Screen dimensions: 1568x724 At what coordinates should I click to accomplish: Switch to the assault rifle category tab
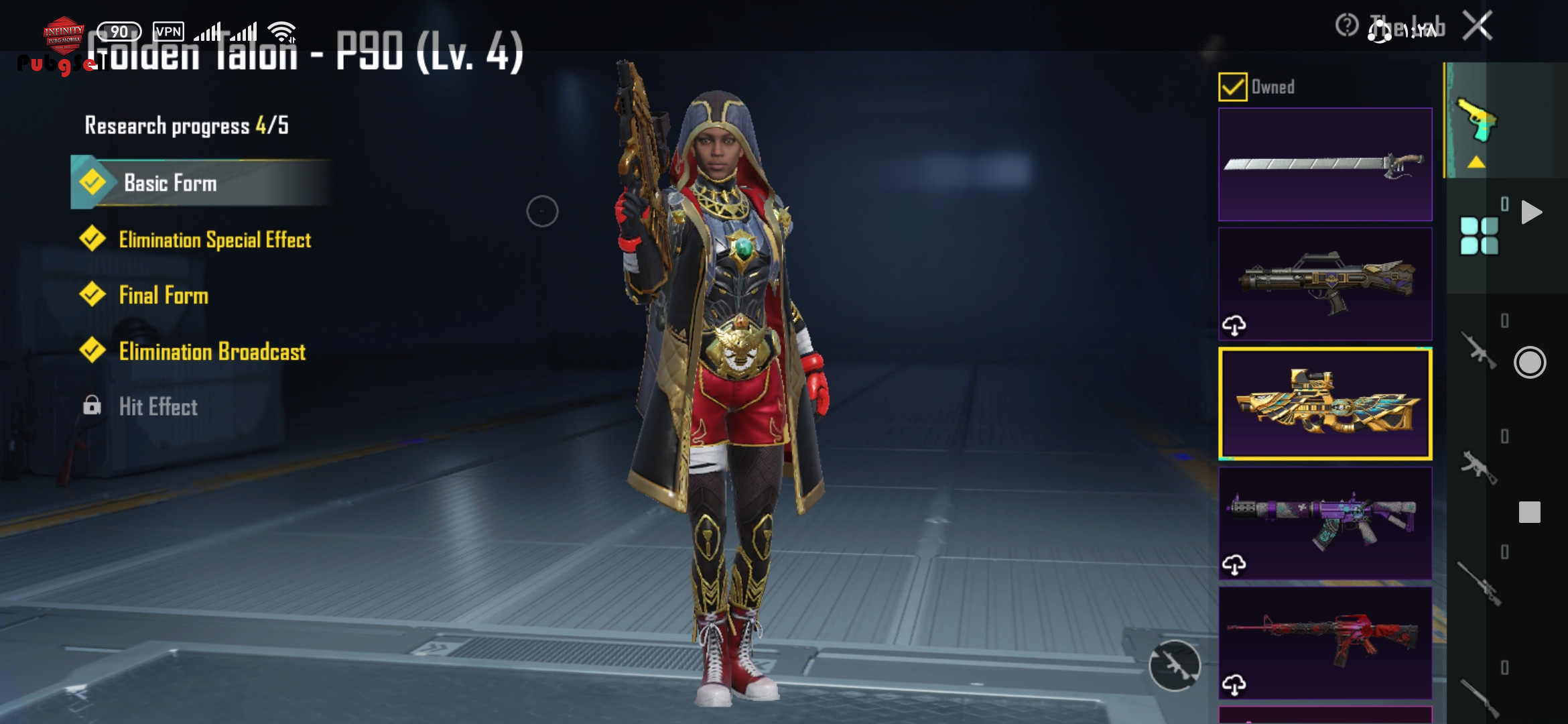(1479, 351)
